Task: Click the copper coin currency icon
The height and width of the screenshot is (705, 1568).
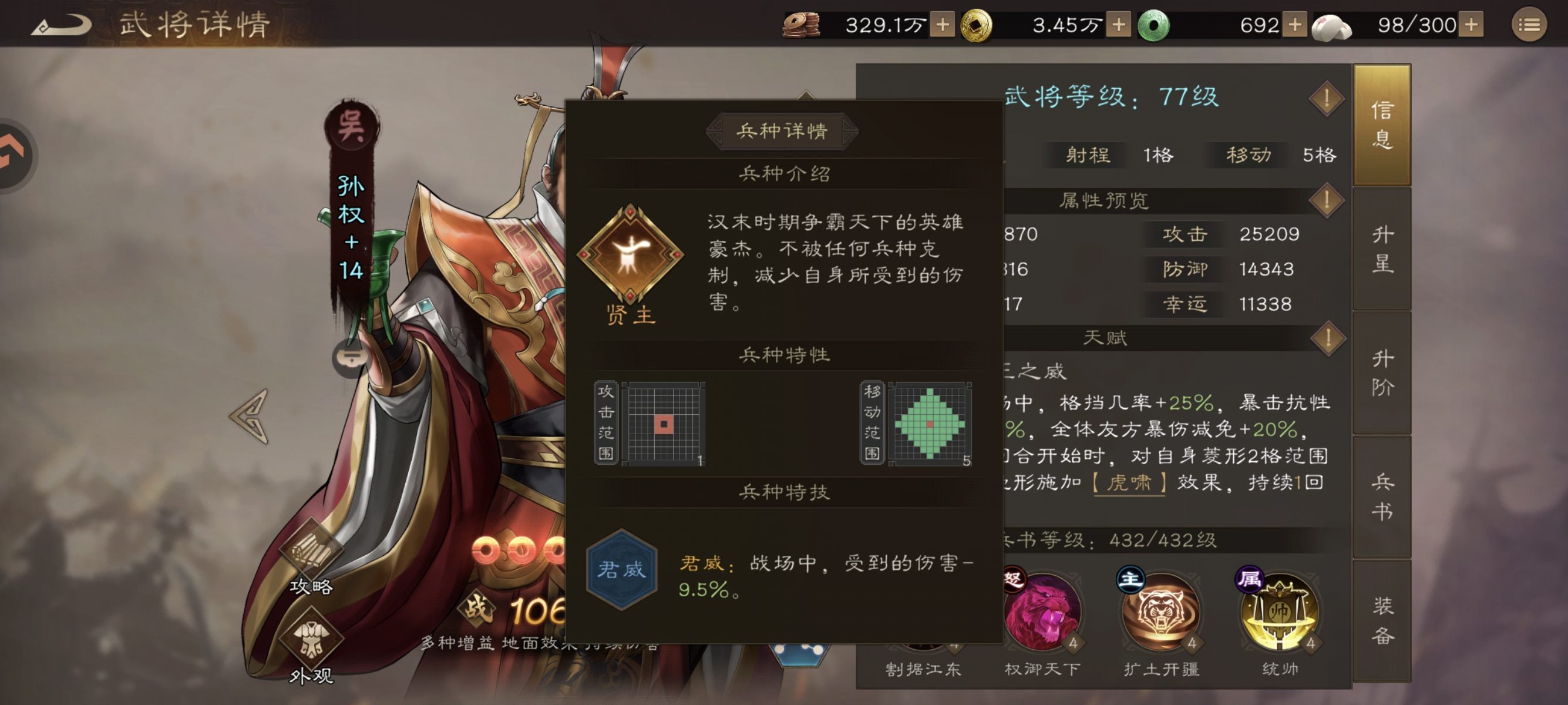Action: point(802,24)
